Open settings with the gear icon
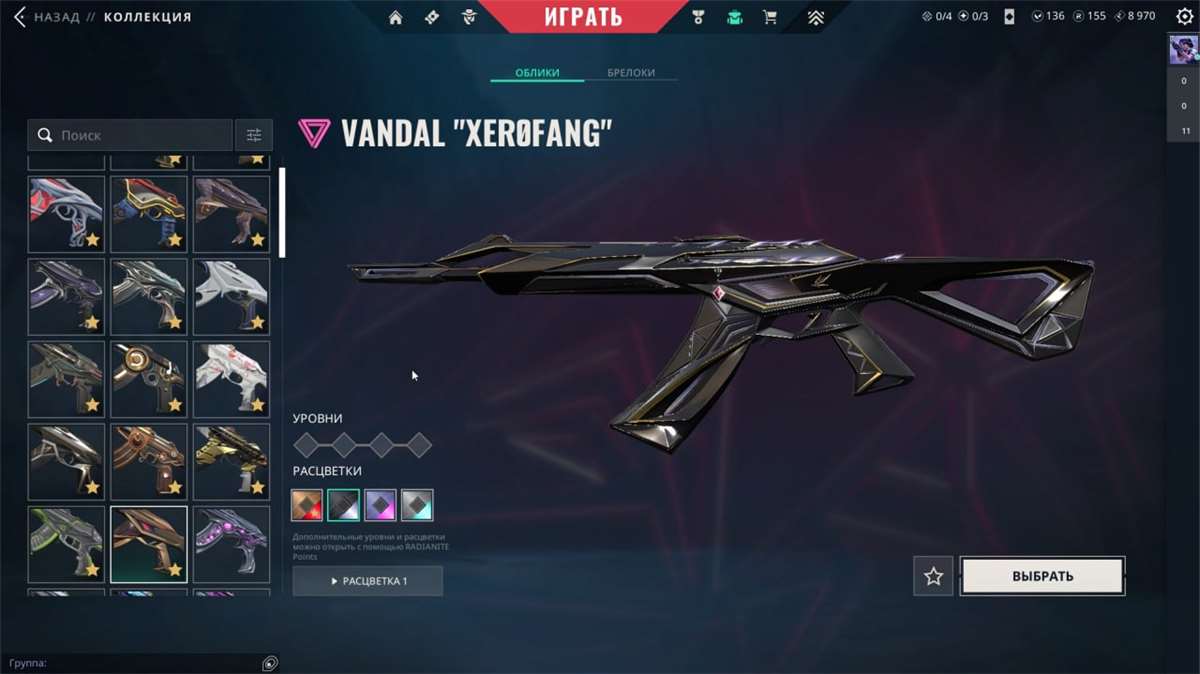 point(1184,17)
